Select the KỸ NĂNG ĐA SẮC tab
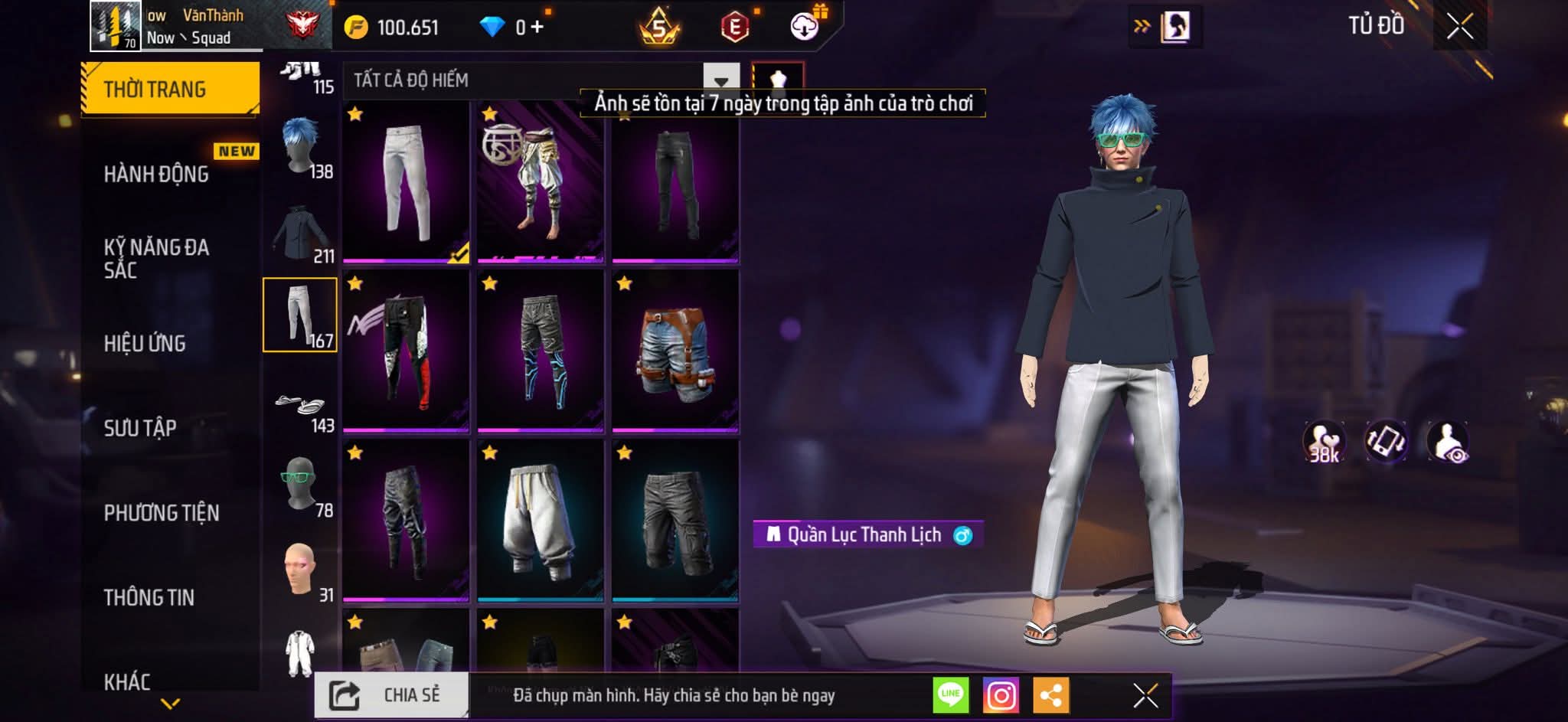Viewport: 1568px width, 722px height. pos(156,259)
